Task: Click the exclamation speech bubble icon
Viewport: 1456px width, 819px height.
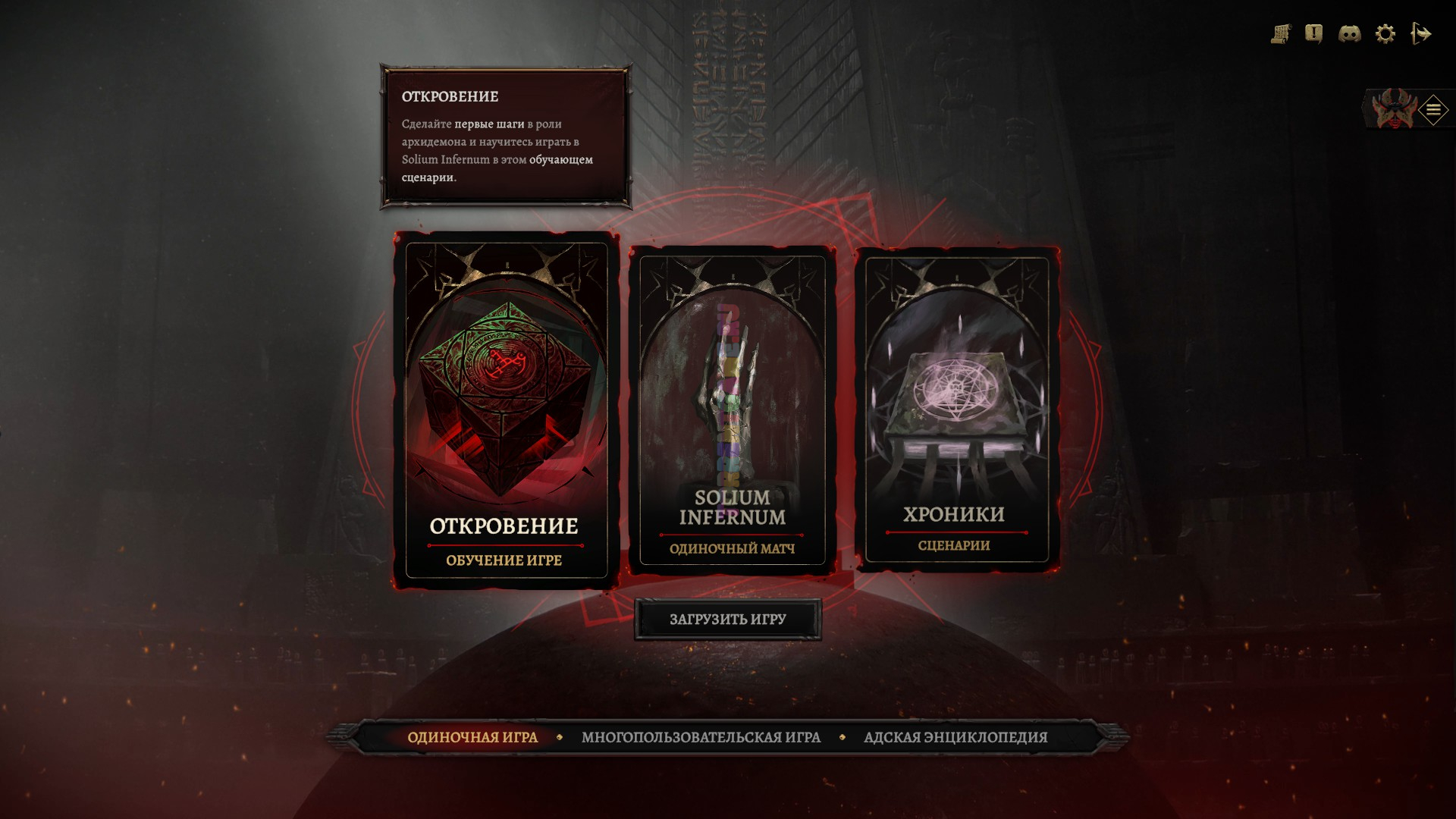Action: [1313, 34]
